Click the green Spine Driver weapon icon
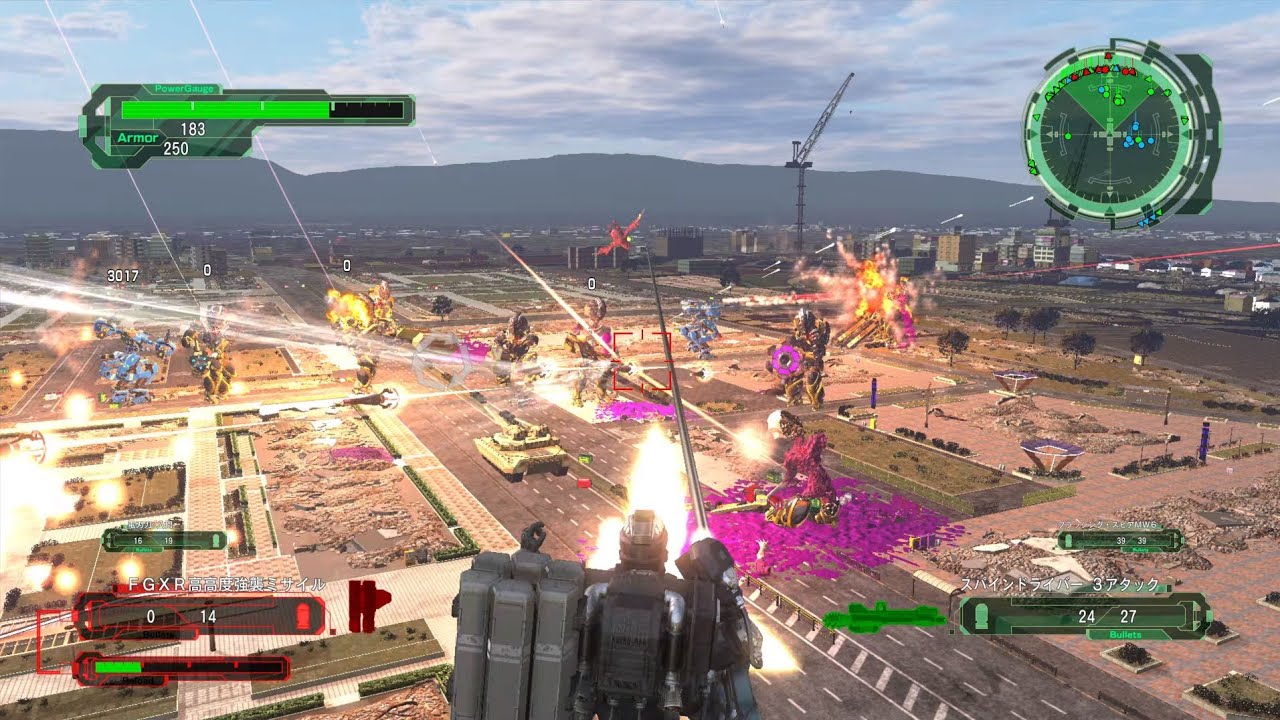1280x720 pixels. 885,616
